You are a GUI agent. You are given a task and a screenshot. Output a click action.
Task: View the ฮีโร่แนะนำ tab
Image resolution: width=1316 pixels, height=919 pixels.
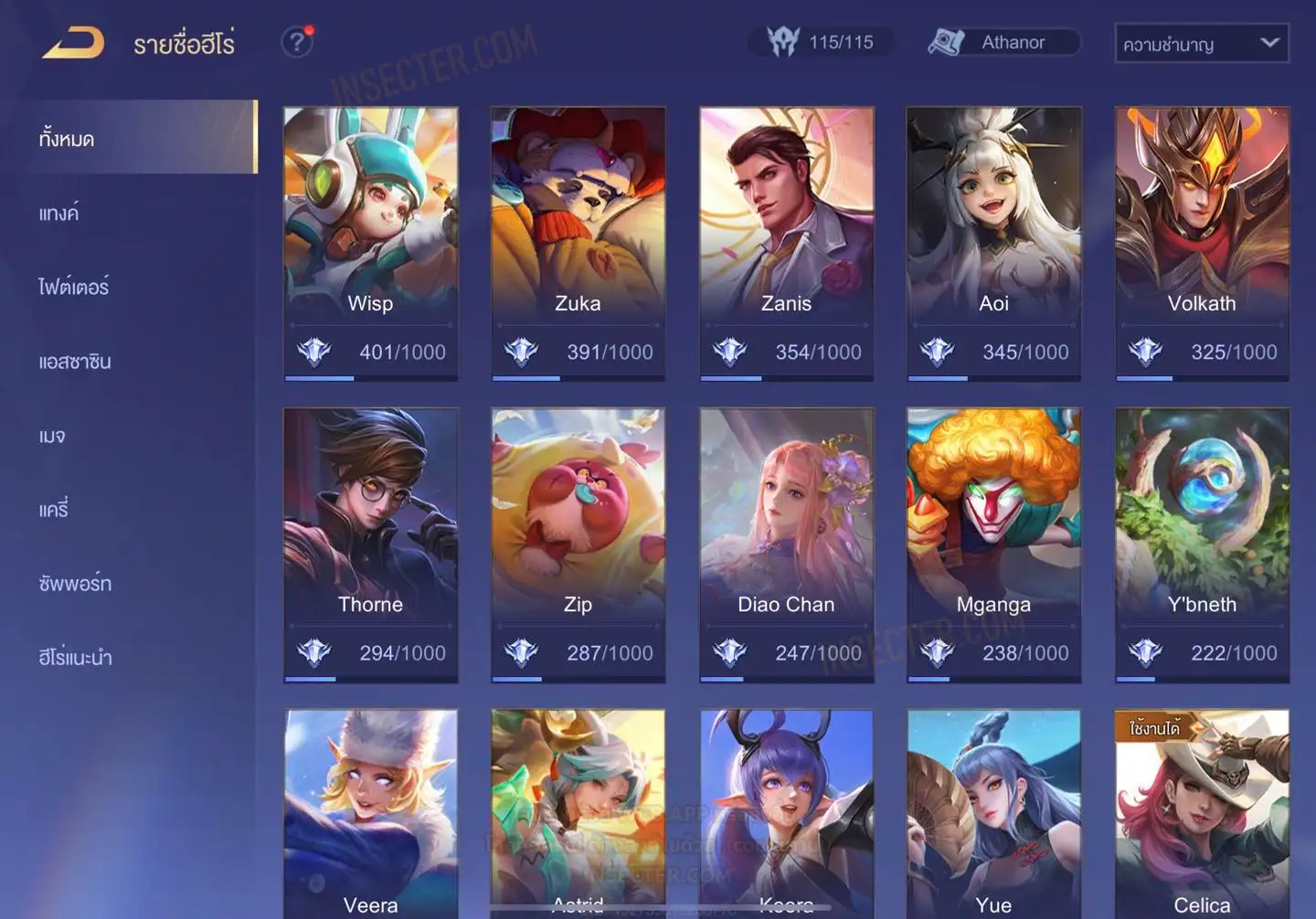pyautogui.click(x=75, y=657)
